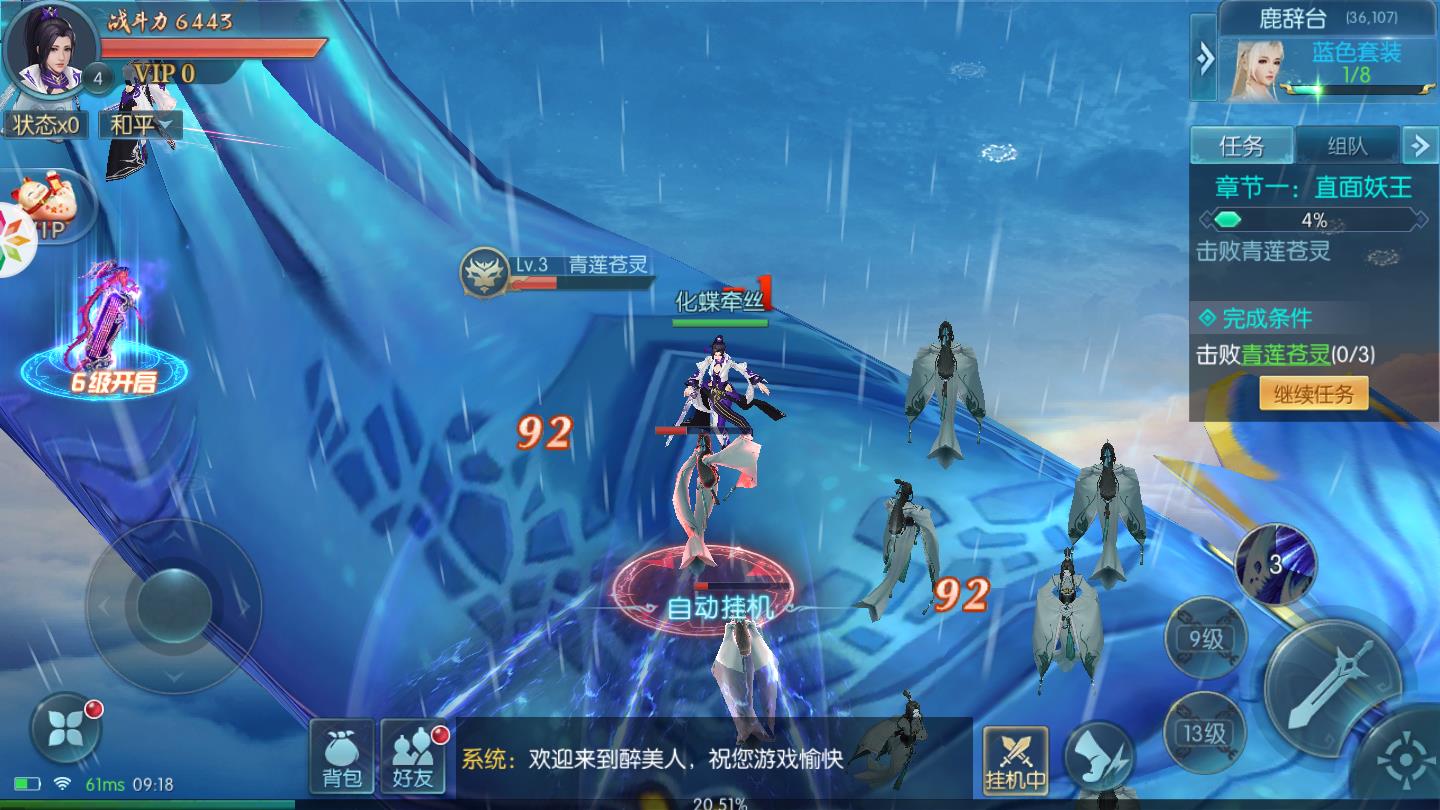
Task: Expand the arrow beside the 组队 tab
Action: point(1420,146)
